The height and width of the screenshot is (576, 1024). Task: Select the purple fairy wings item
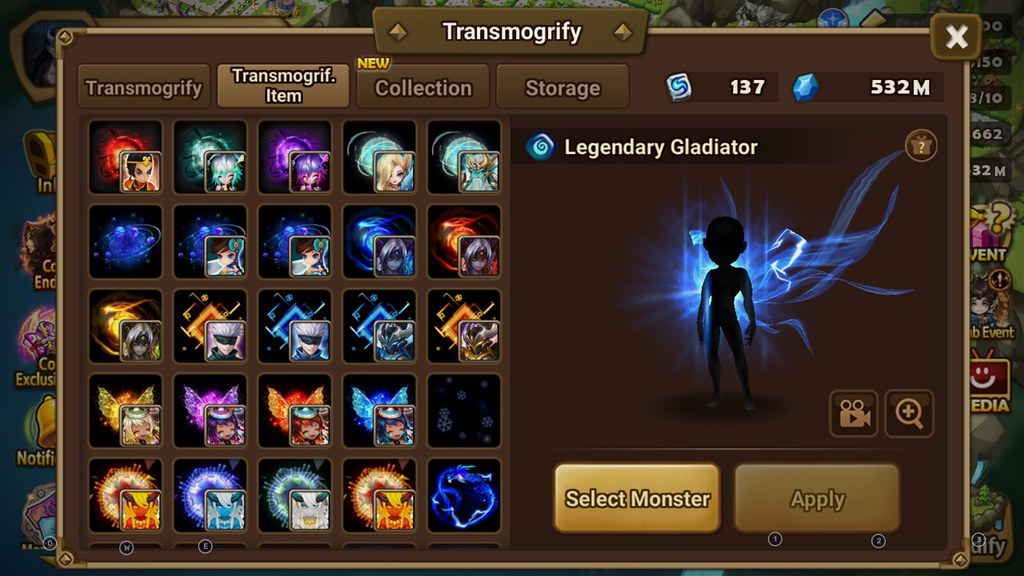click(x=210, y=410)
